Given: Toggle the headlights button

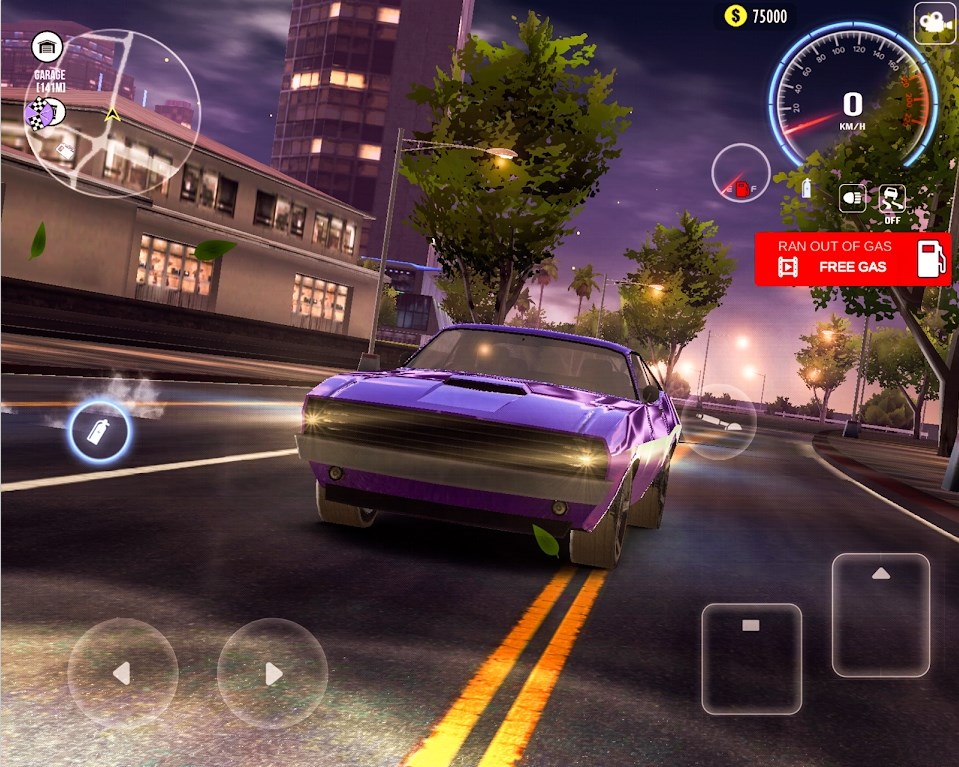Looking at the screenshot, I should click(x=852, y=198).
